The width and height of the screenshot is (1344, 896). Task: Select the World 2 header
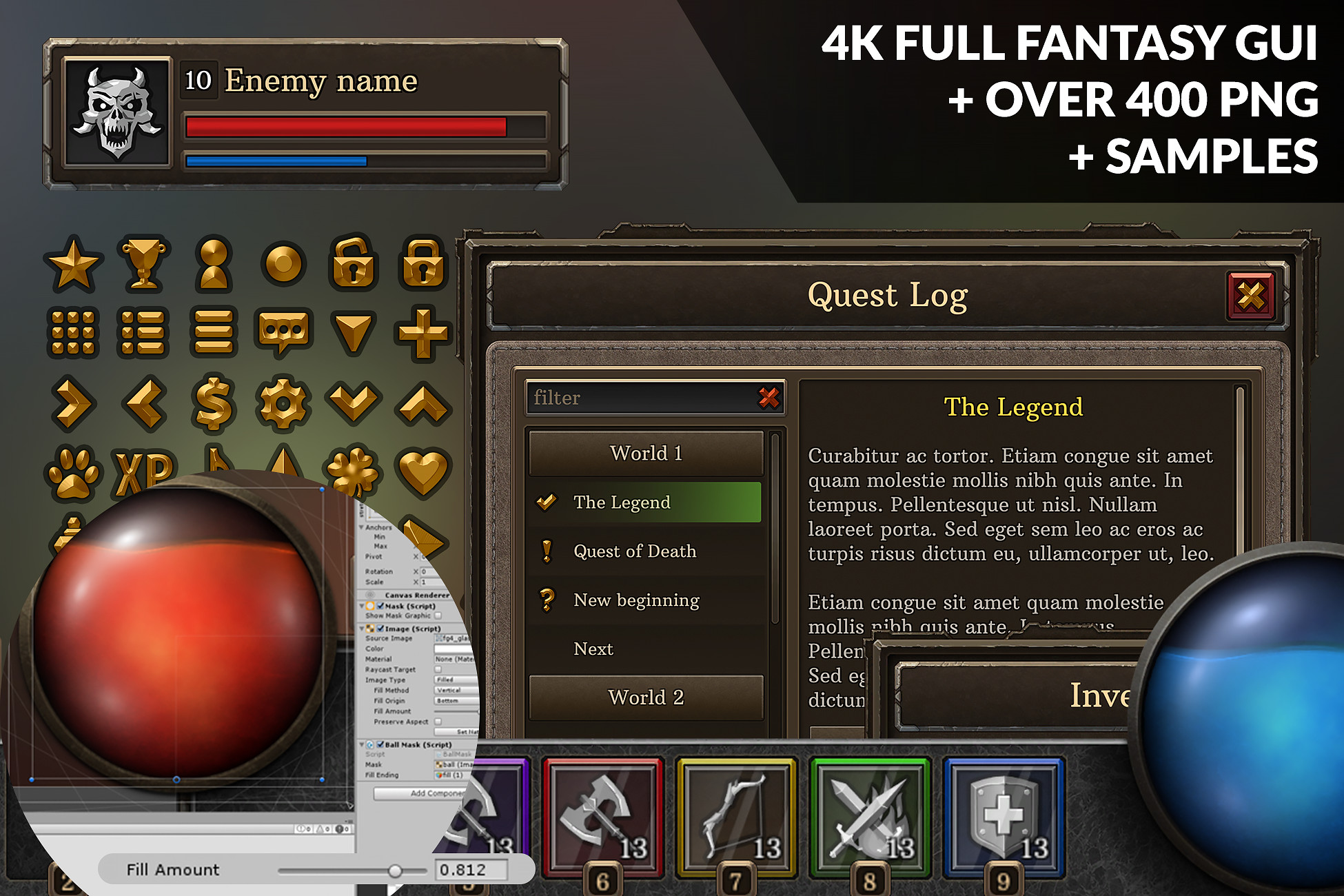pyautogui.click(x=646, y=697)
